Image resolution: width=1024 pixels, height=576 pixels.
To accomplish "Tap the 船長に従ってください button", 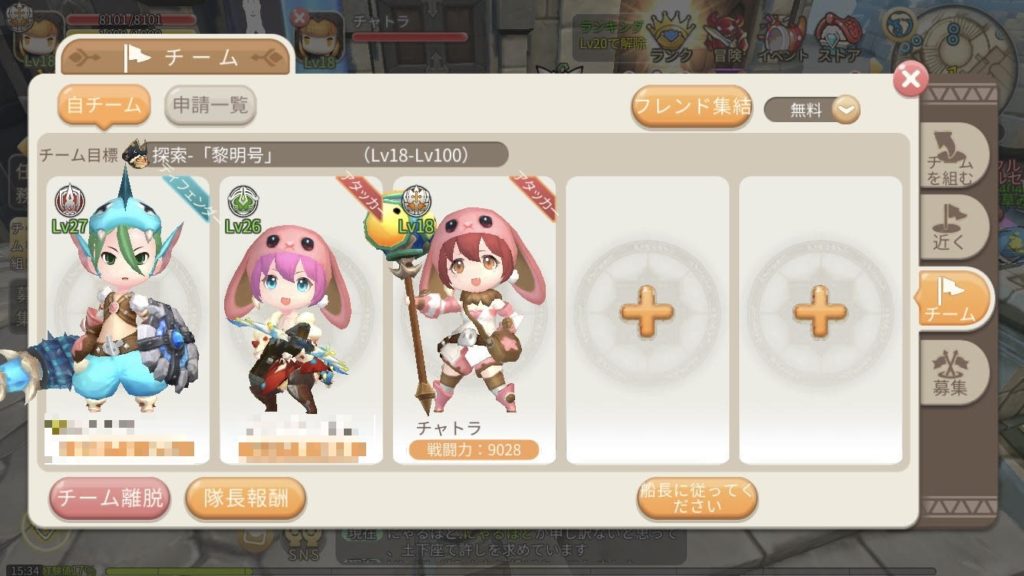I will [x=696, y=498].
